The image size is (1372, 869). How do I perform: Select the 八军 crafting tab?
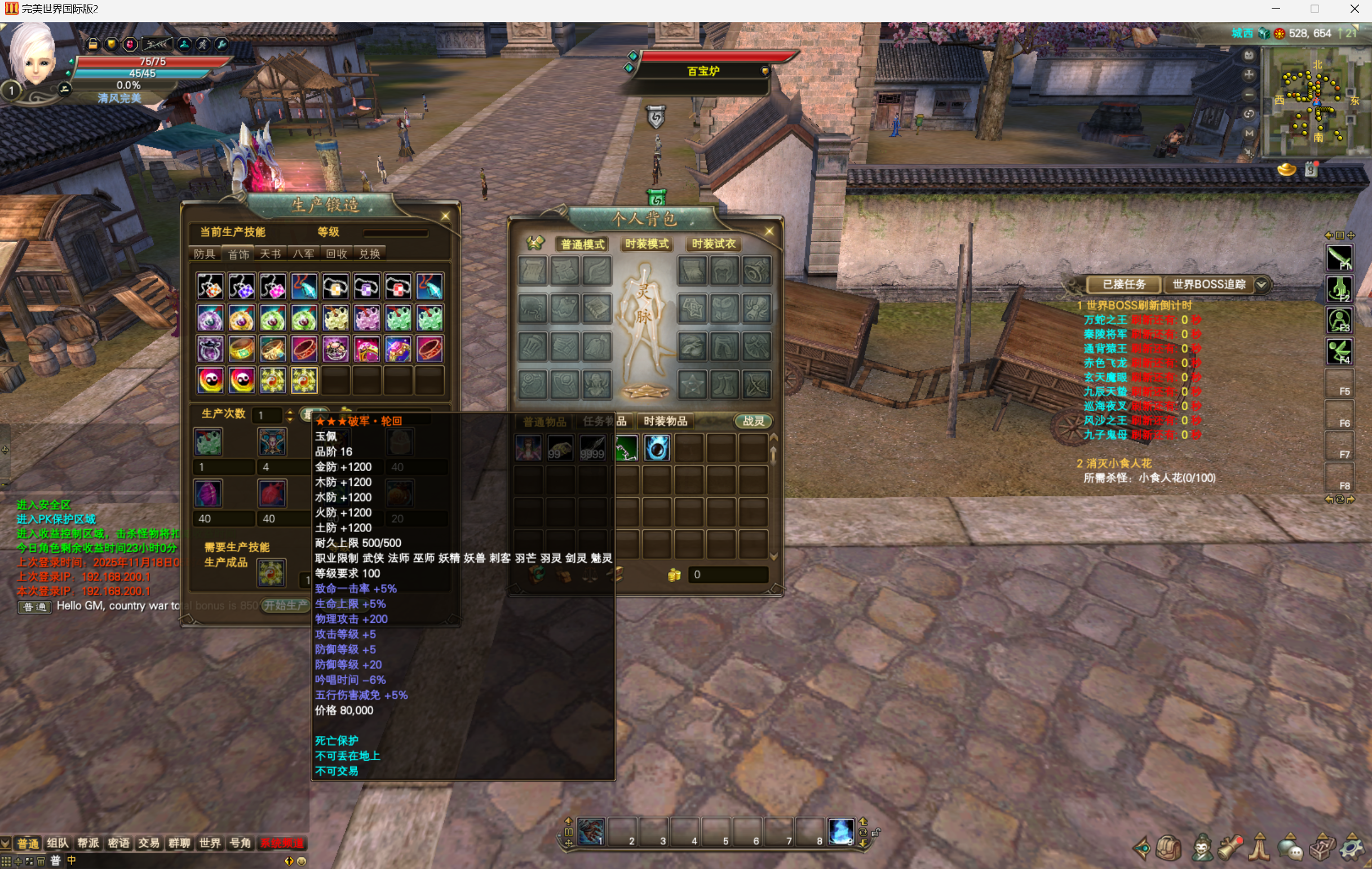304,254
